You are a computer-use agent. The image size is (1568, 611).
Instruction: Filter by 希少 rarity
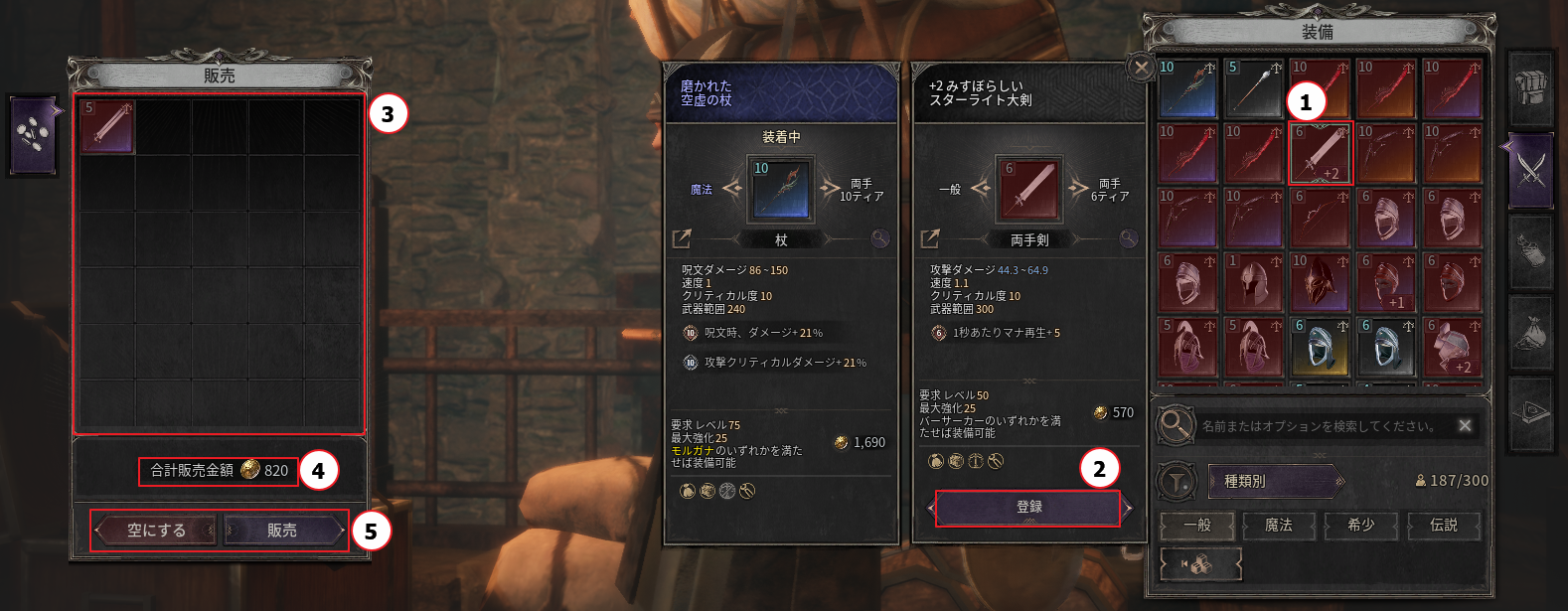coord(1361,525)
